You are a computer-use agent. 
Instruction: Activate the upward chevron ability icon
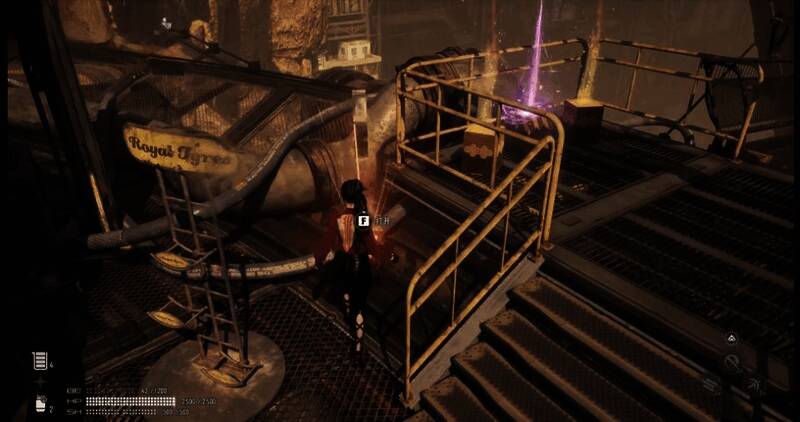click(731, 339)
